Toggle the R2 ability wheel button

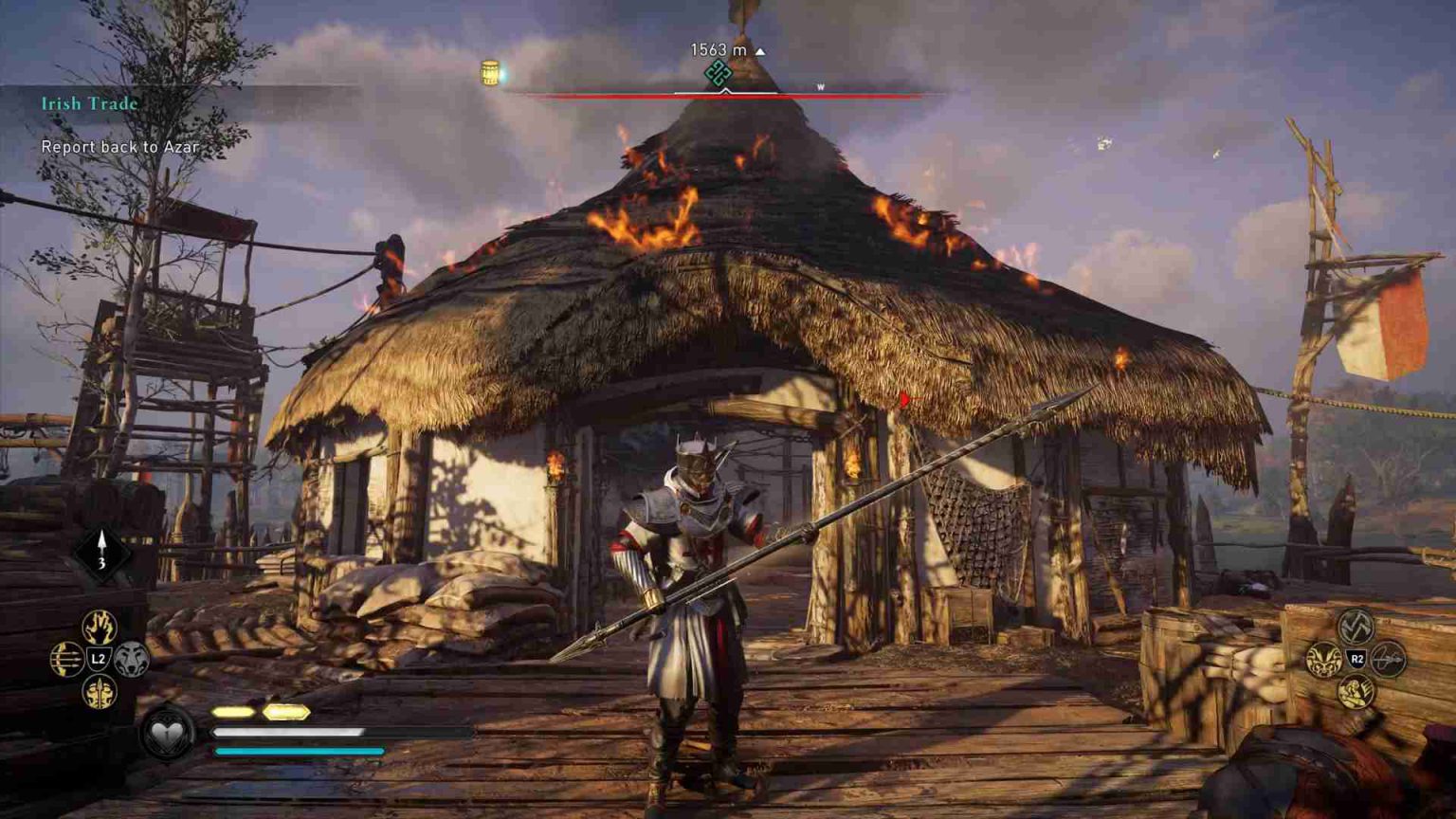click(x=1356, y=660)
